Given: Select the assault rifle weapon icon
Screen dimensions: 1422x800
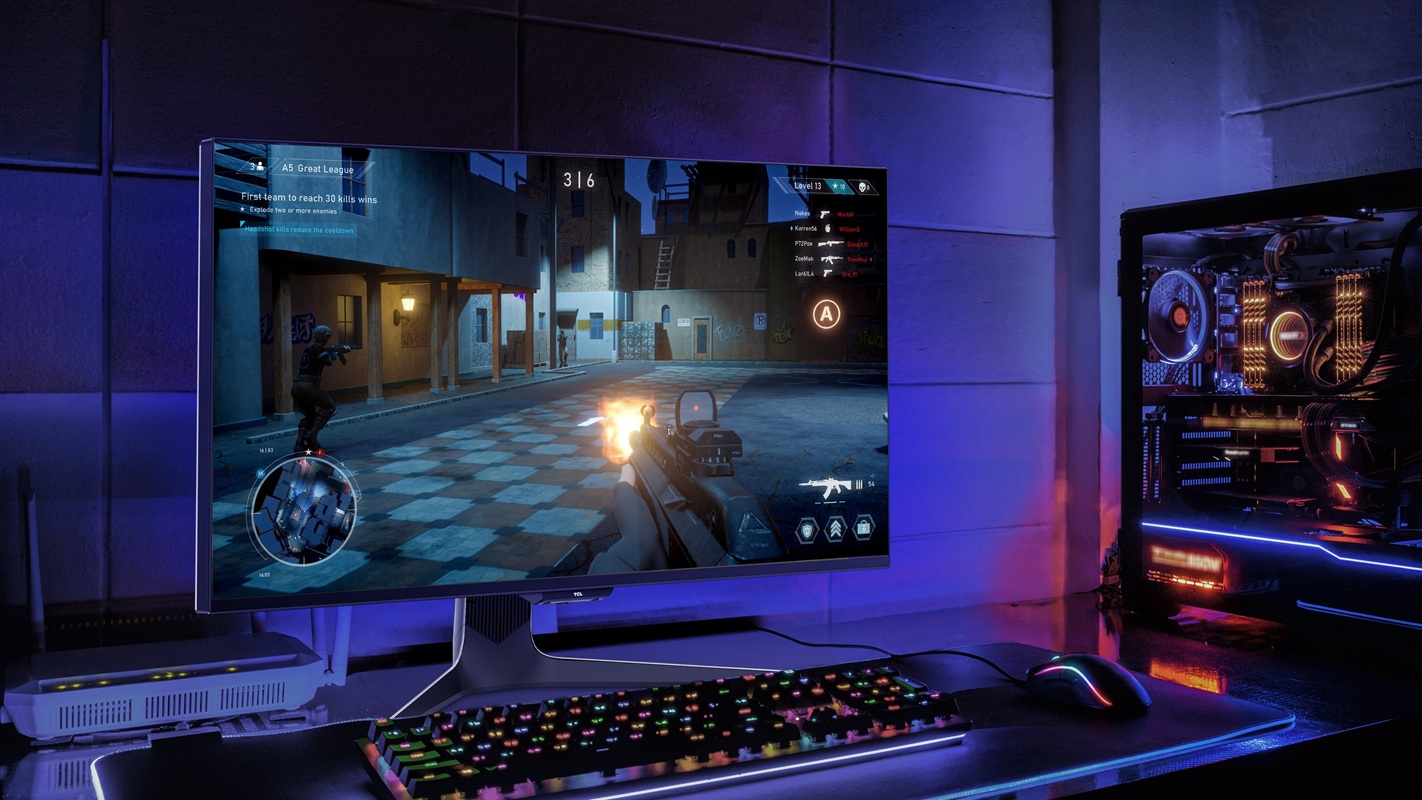Looking at the screenshot, I should click(x=825, y=488).
